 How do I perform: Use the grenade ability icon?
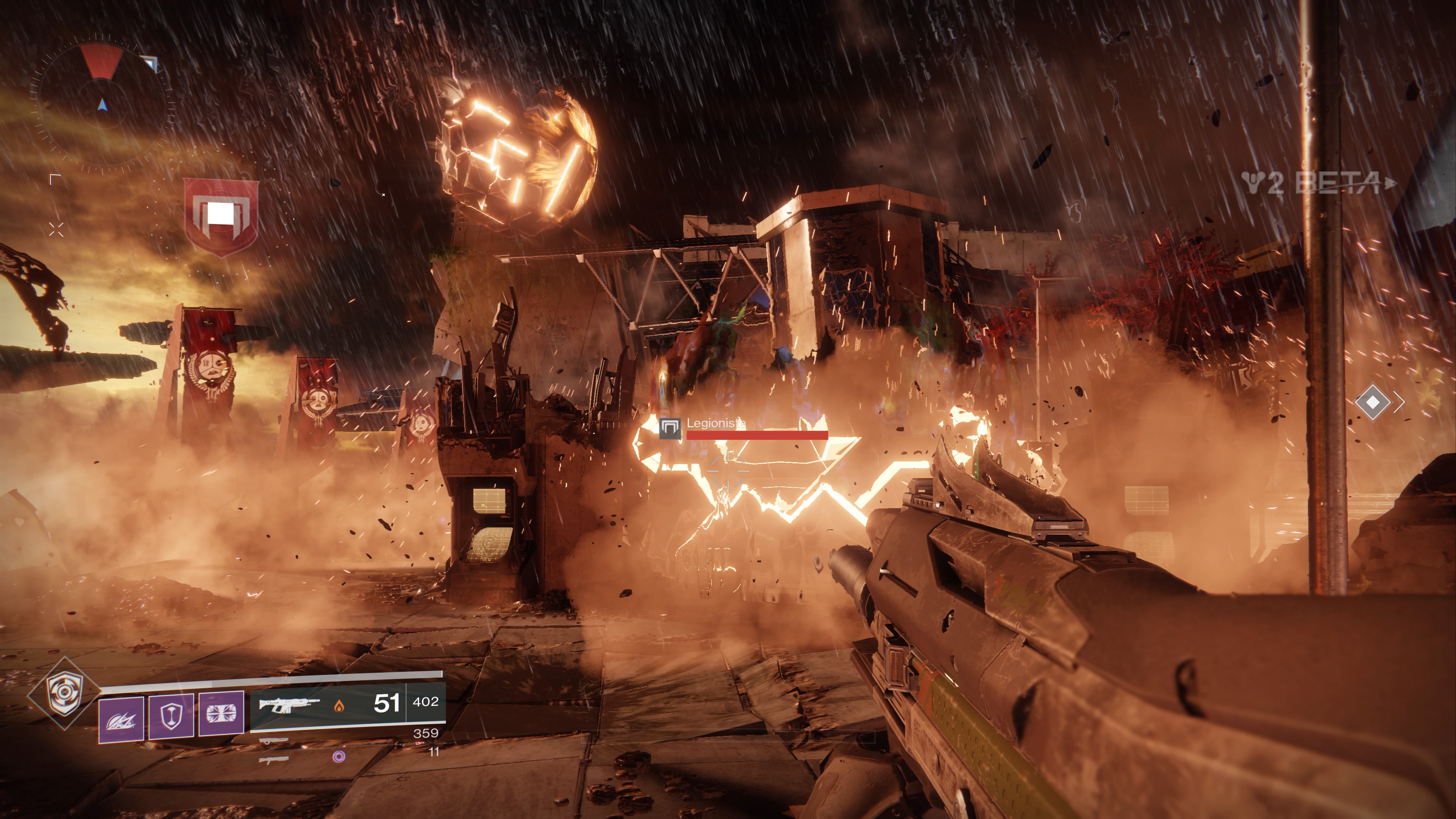121,719
